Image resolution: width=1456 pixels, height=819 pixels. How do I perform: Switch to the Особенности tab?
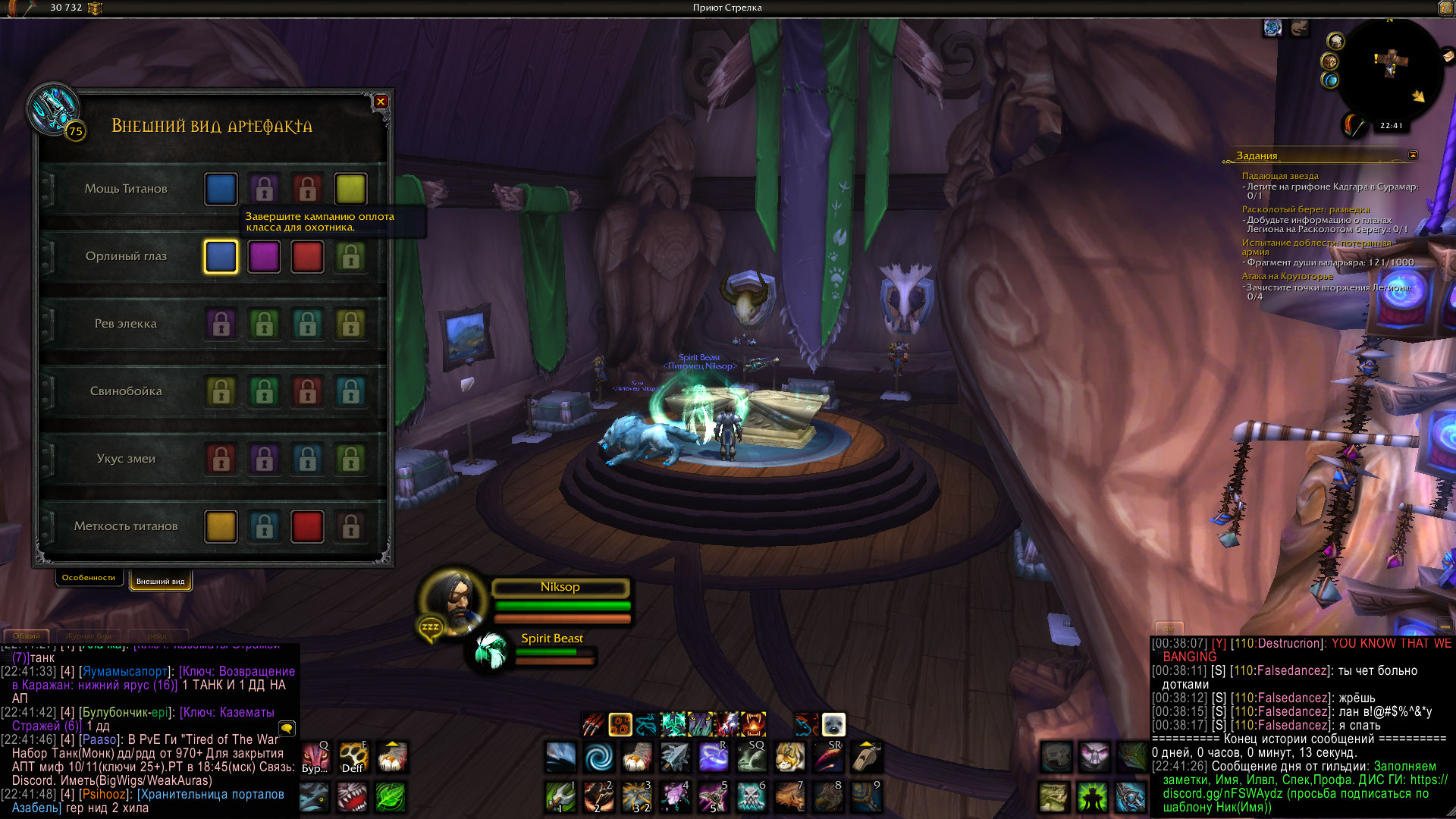(x=89, y=578)
